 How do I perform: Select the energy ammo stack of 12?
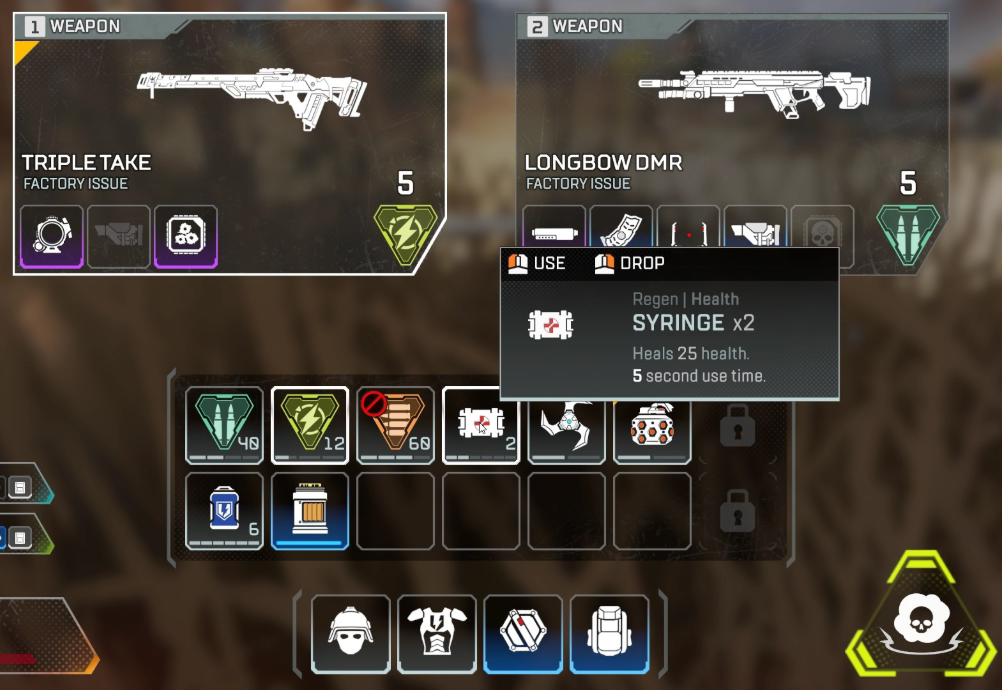coord(310,426)
